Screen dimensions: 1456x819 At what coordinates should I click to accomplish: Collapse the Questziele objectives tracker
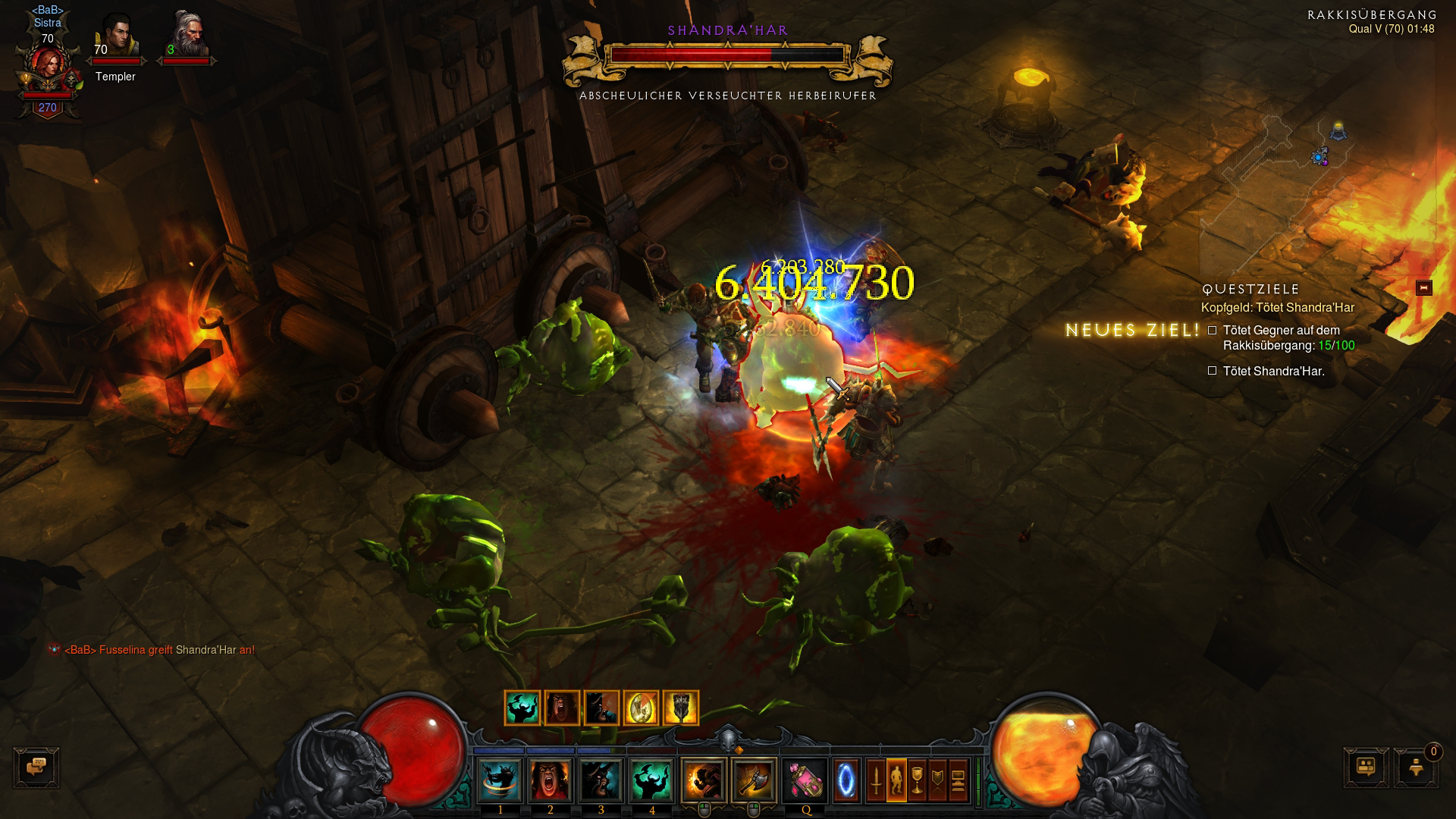click(1423, 288)
